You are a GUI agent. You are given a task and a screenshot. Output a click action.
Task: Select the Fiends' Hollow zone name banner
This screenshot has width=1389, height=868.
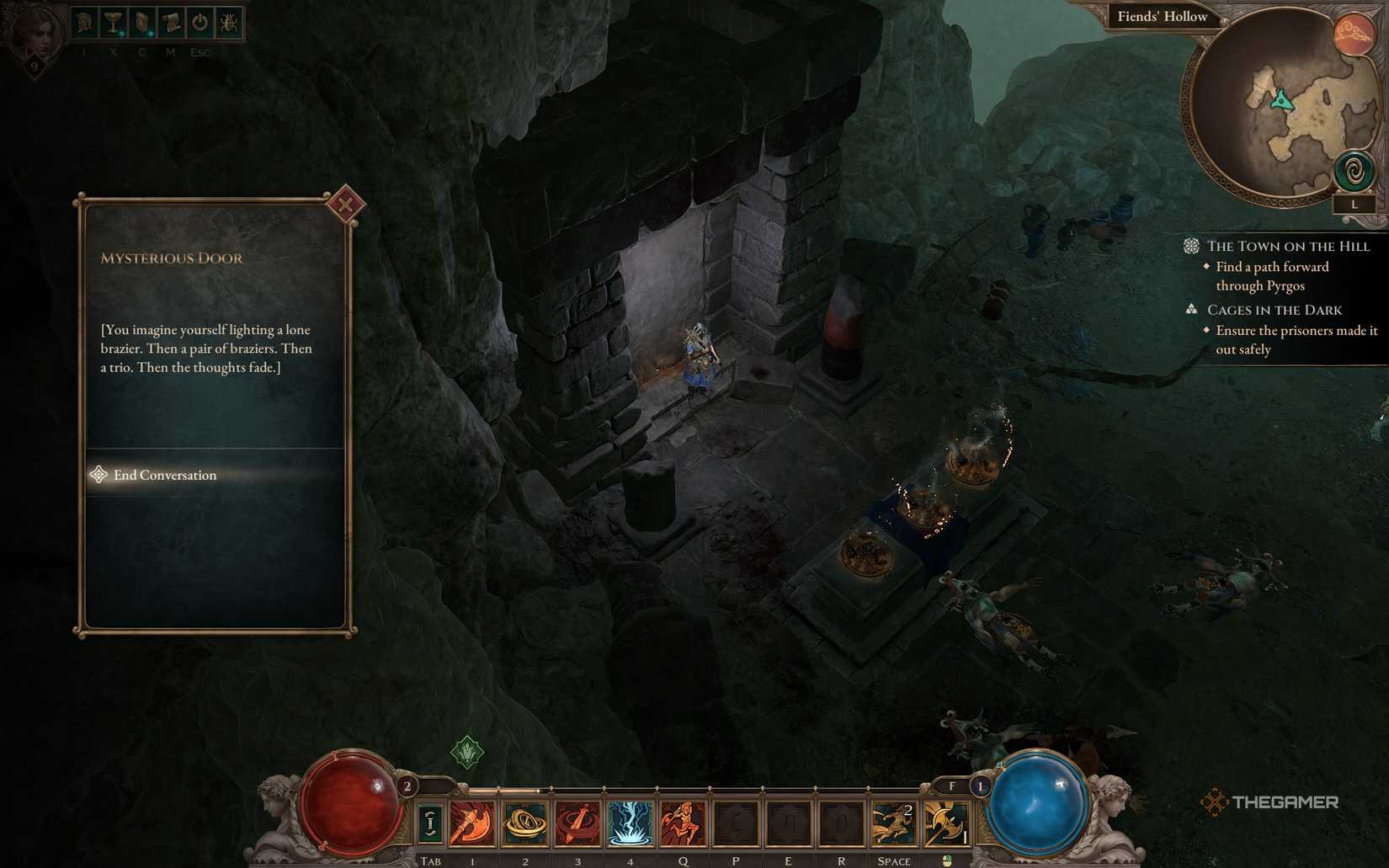(1162, 16)
